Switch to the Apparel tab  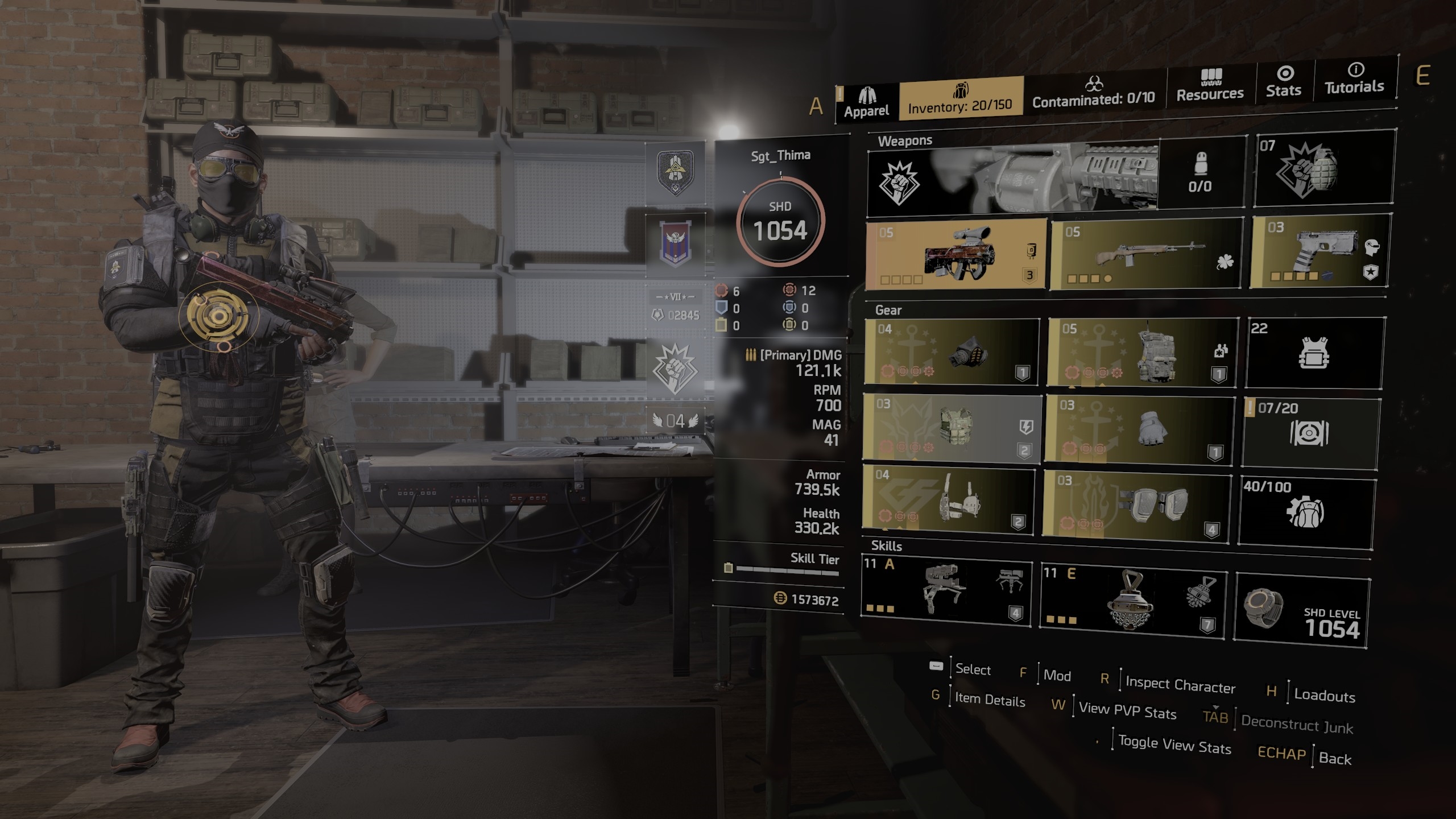click(x=866, y=102)
